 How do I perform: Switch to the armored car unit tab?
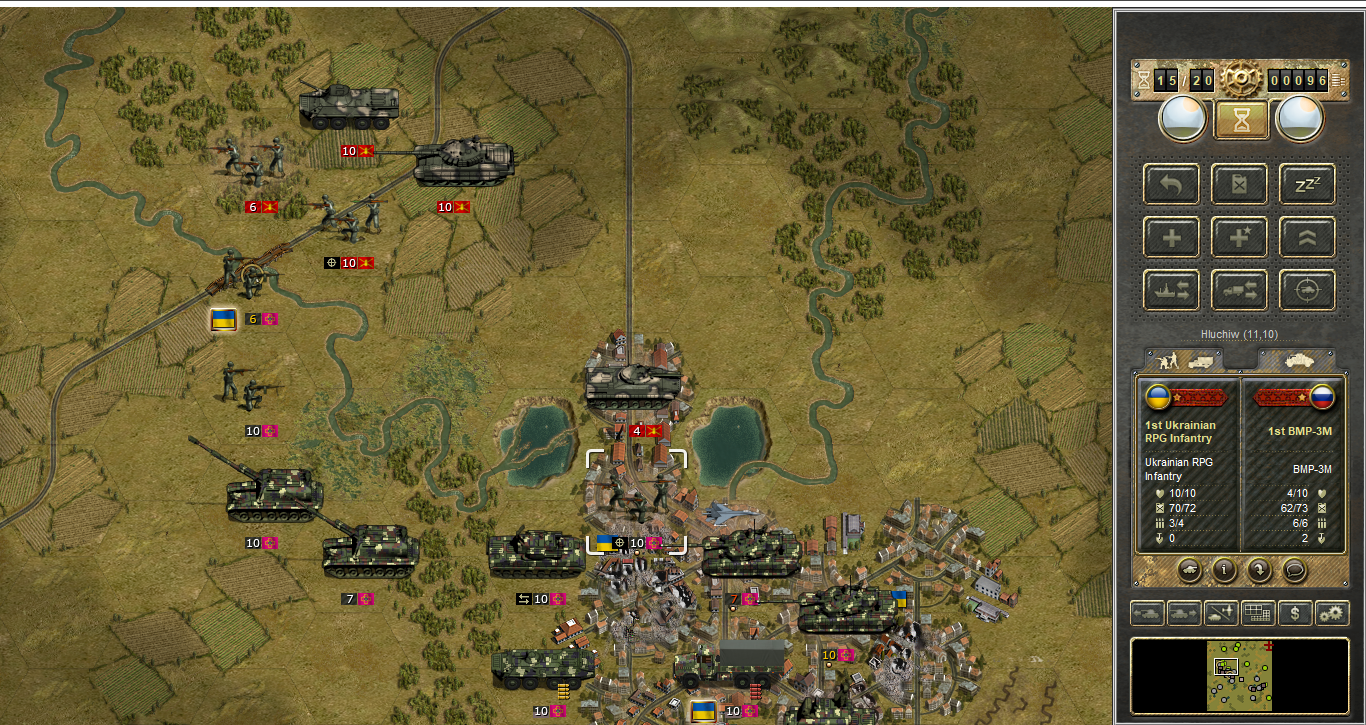tap(1296, 359)
